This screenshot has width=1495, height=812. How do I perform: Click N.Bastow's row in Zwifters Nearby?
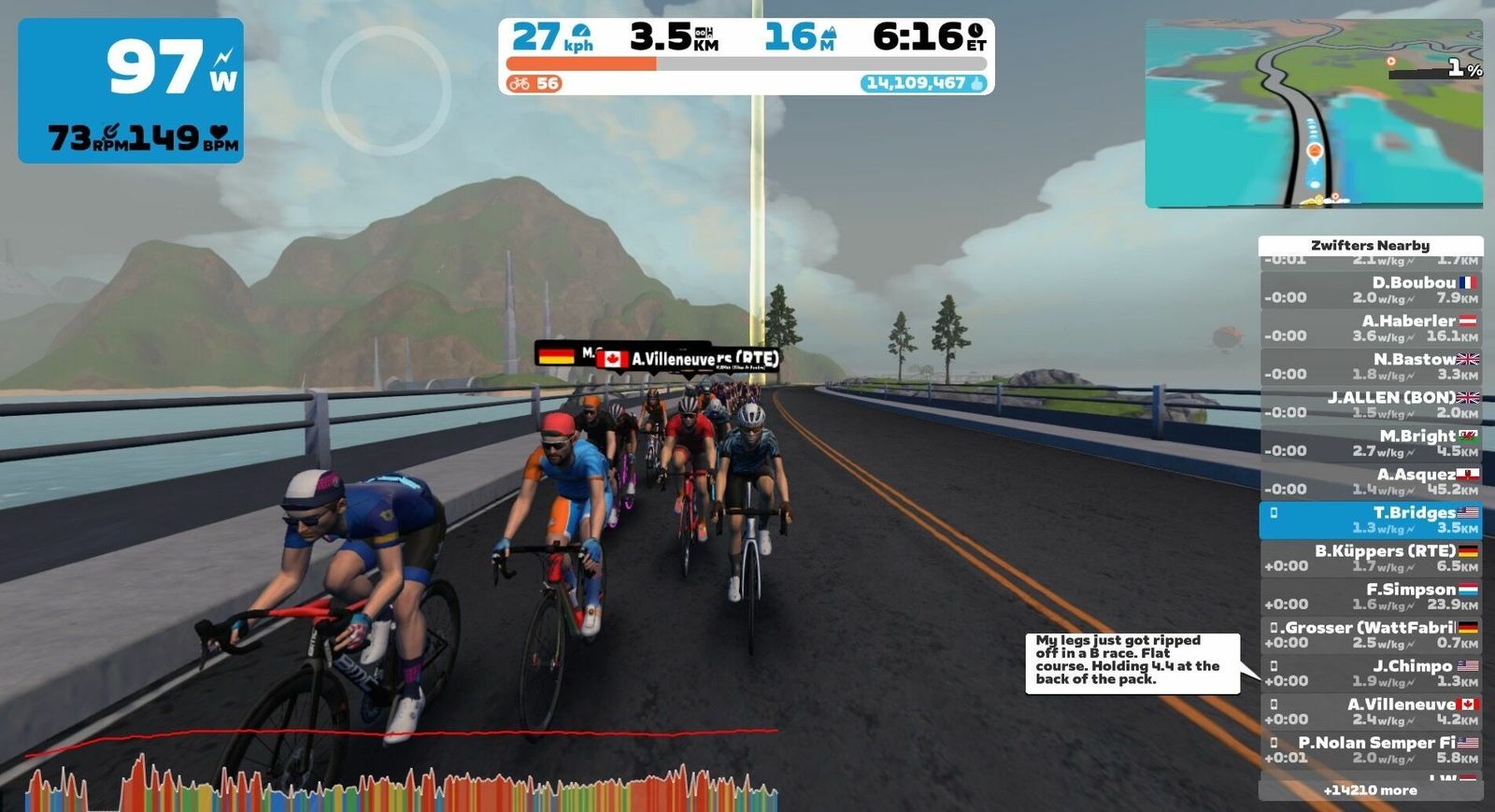pyautogui.click(x=1371, y=366)
